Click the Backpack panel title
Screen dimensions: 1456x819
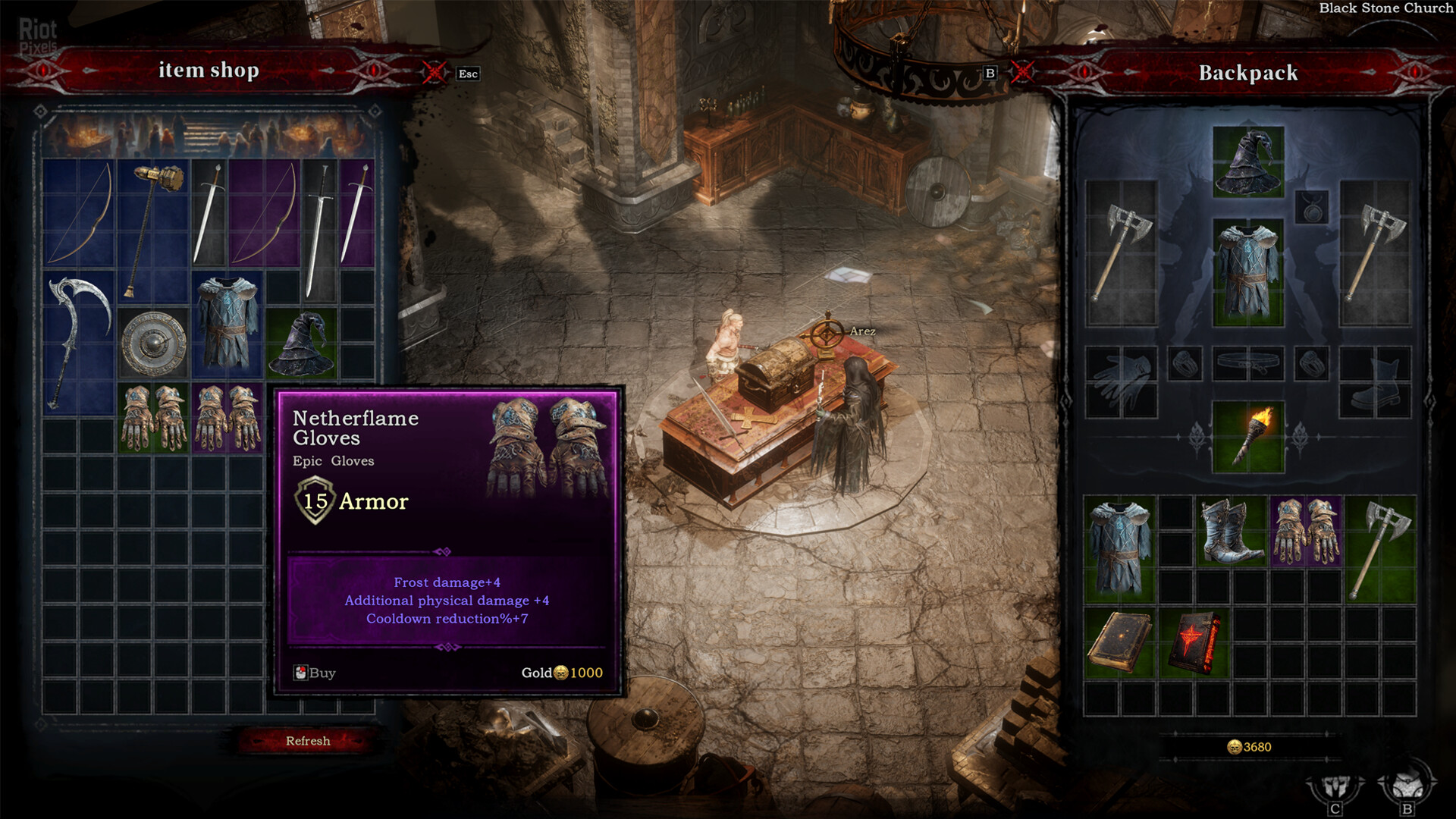(x=1247, y=74)
